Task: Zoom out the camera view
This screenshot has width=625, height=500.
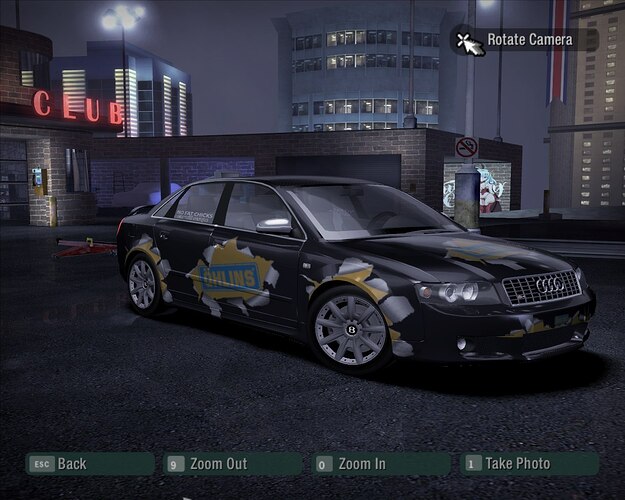Action: coord(232,464)
